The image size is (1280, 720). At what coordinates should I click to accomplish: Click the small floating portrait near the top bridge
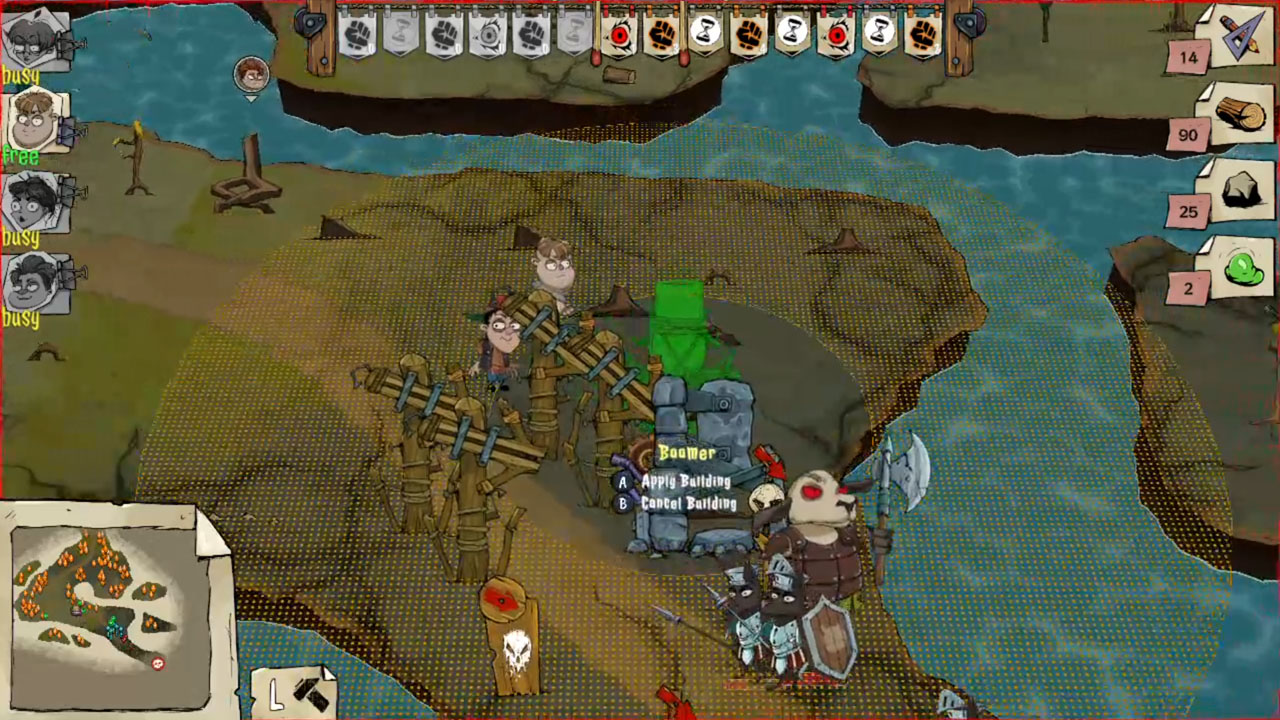(250, 74)
